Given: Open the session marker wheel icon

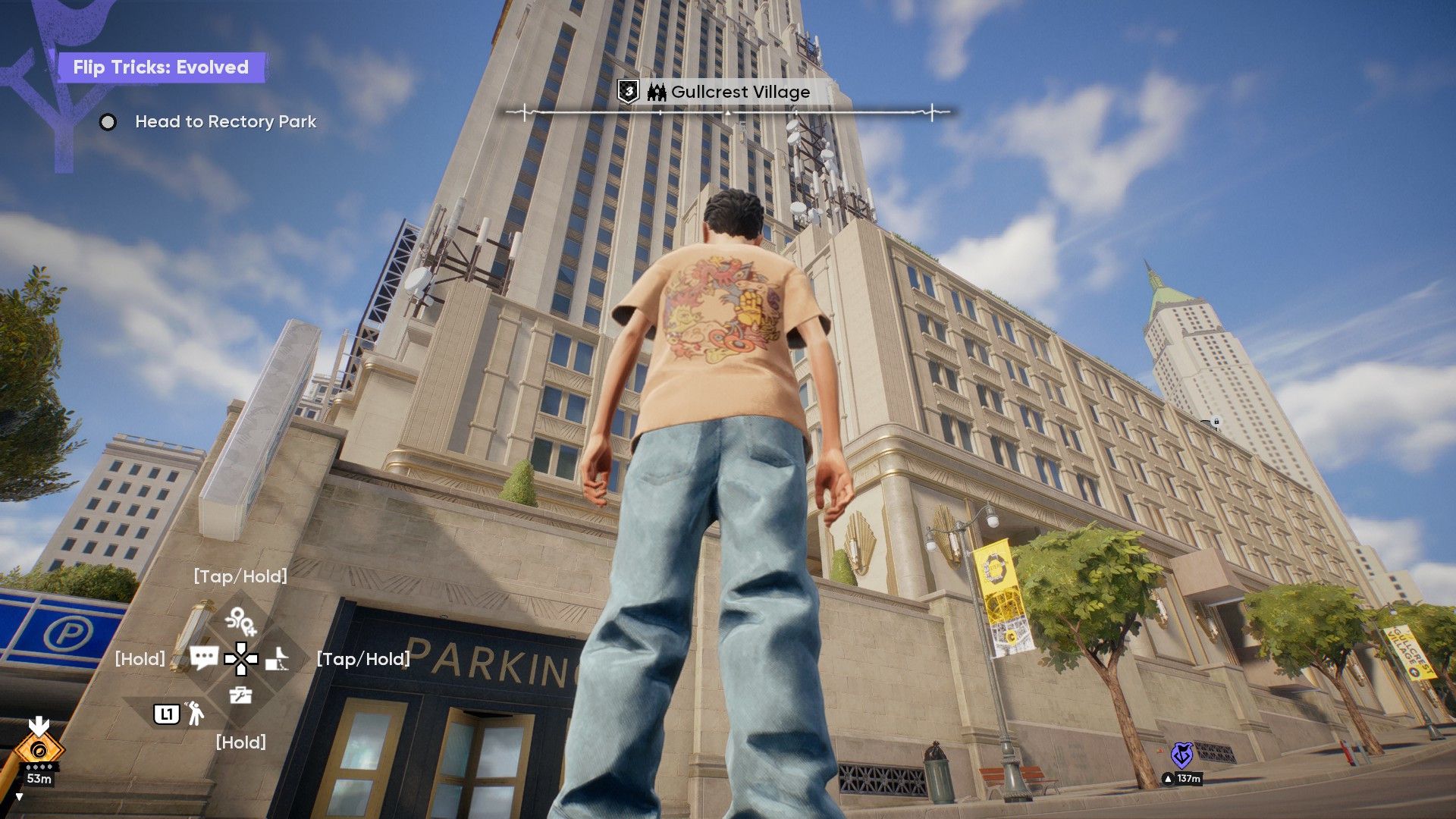Looking at the screenshot, I should coord(241,621).
